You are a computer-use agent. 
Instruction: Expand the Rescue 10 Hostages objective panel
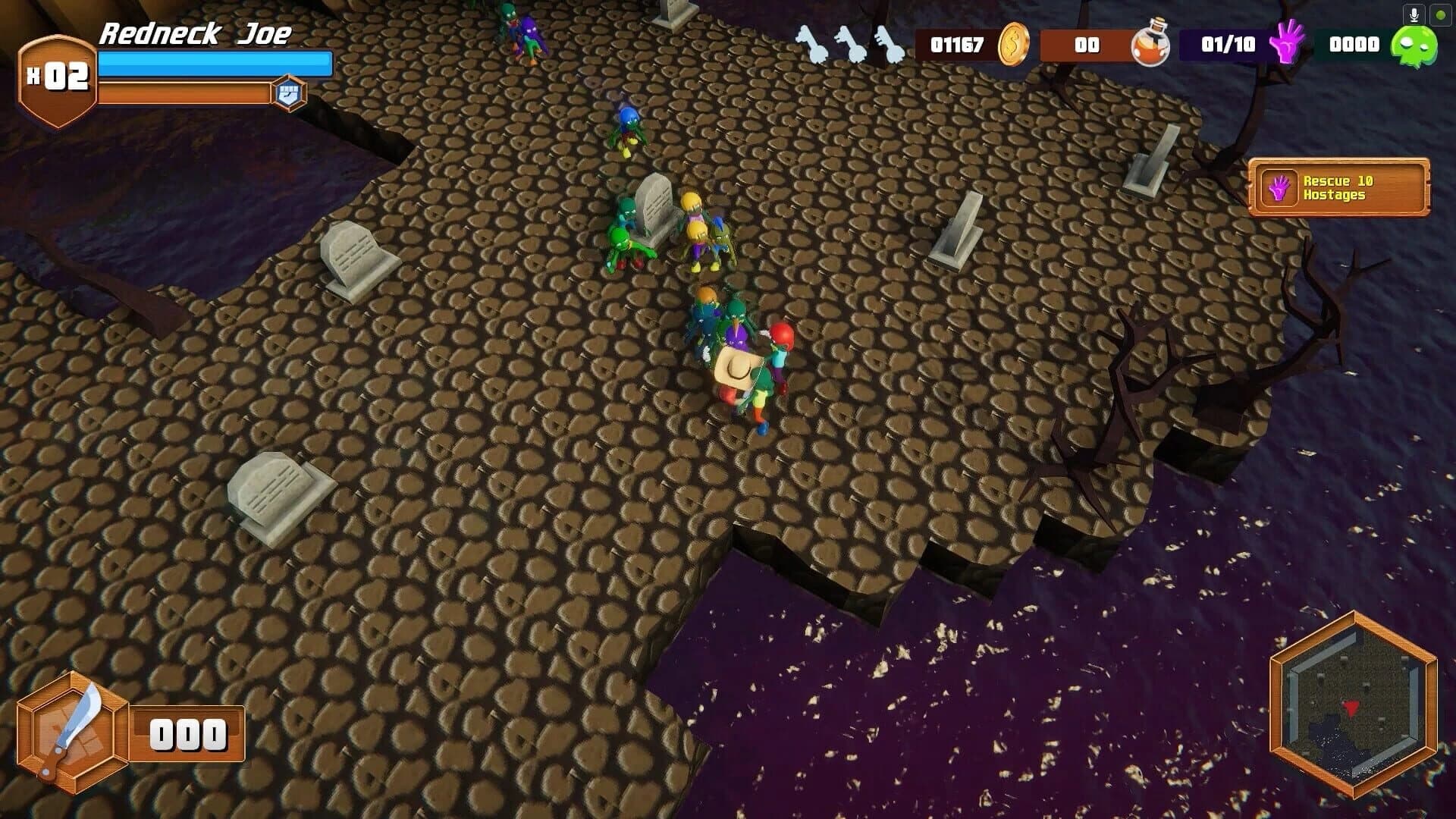1339,188
